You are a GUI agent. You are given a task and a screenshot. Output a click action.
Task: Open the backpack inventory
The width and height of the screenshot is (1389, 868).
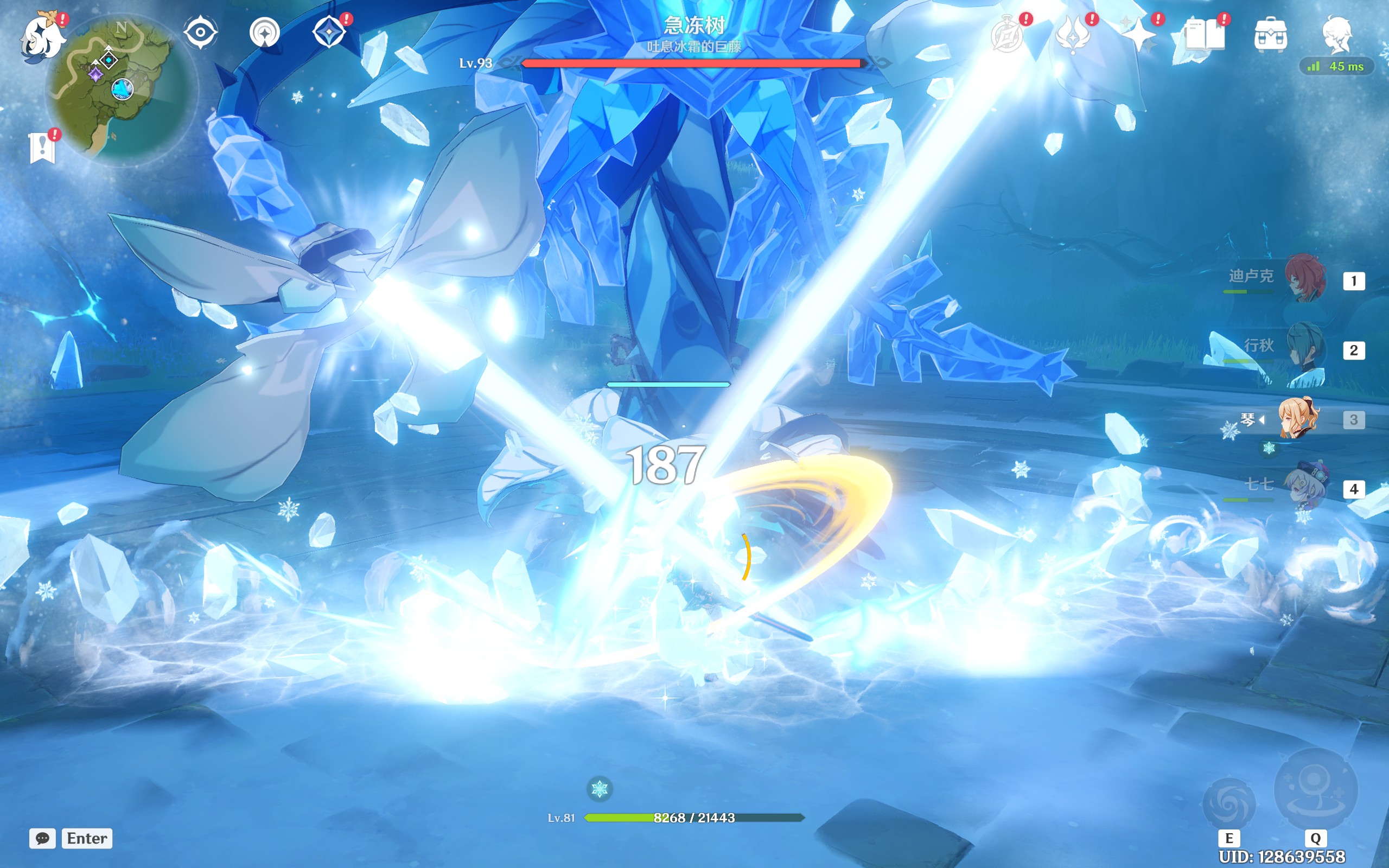pos(1270,36)
